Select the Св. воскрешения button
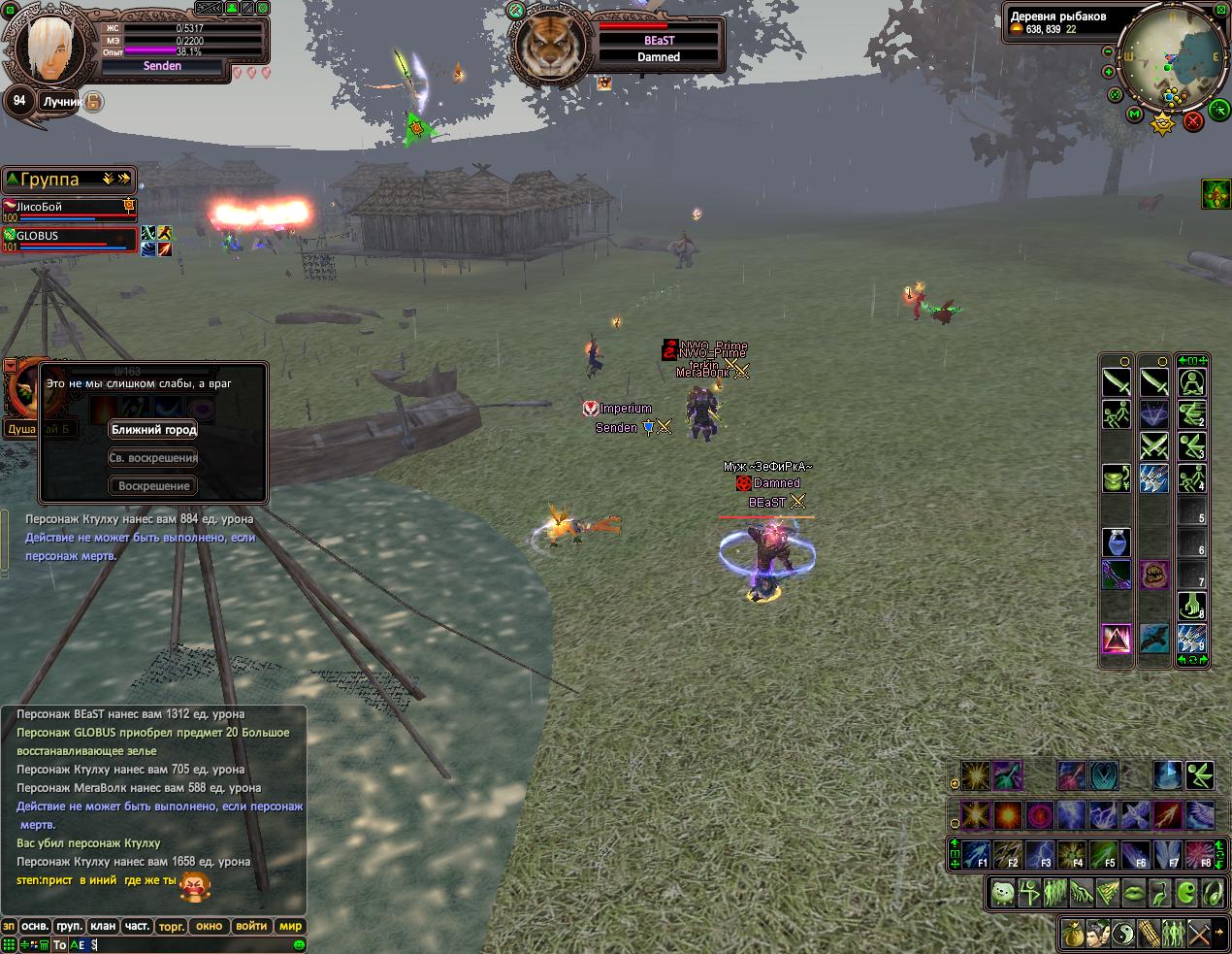The width and height of the screenshot is (1232, 954). point(153,458)
